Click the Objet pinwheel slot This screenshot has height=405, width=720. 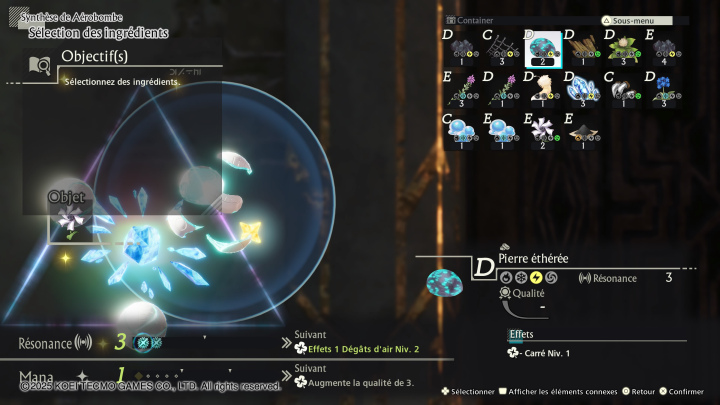[x=68, y=223]
